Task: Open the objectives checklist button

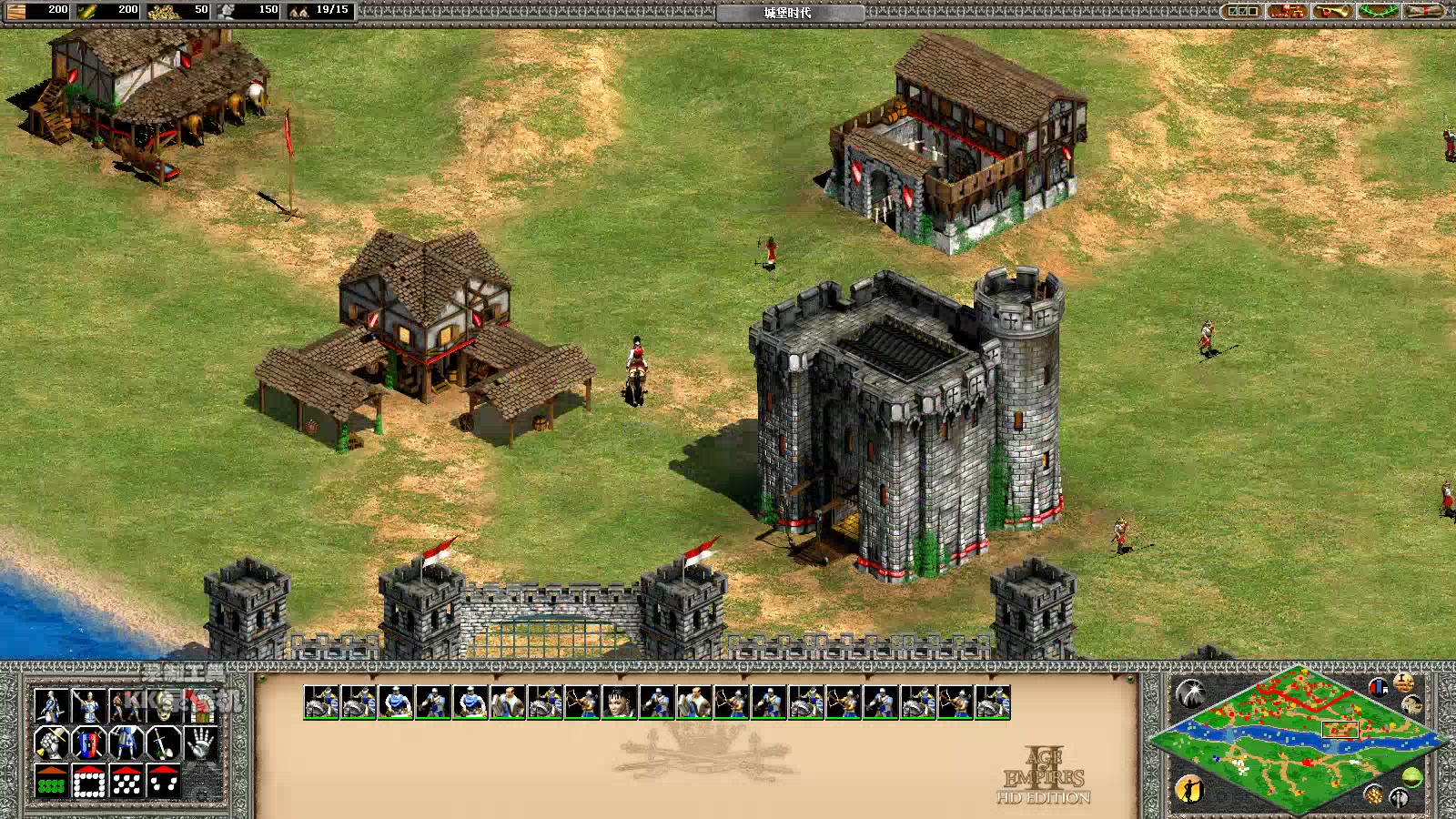Action: coord(1242,11)
